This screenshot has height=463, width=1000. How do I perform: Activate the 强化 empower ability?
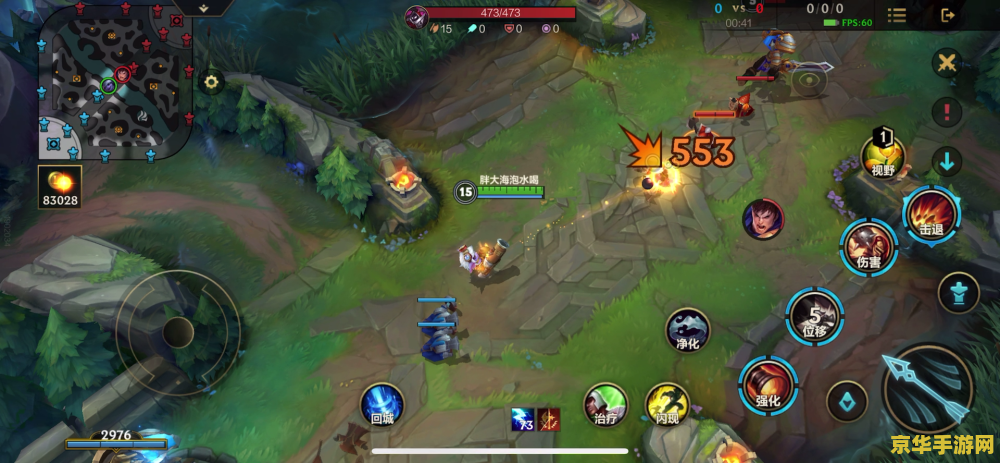pos(768,385)
